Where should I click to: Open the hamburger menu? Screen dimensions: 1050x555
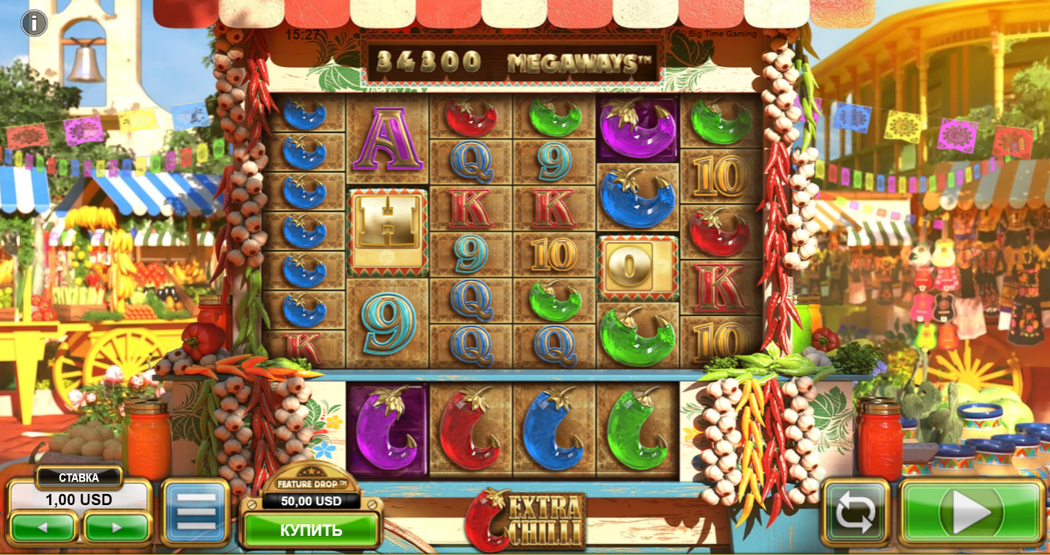tap(196, 514)
